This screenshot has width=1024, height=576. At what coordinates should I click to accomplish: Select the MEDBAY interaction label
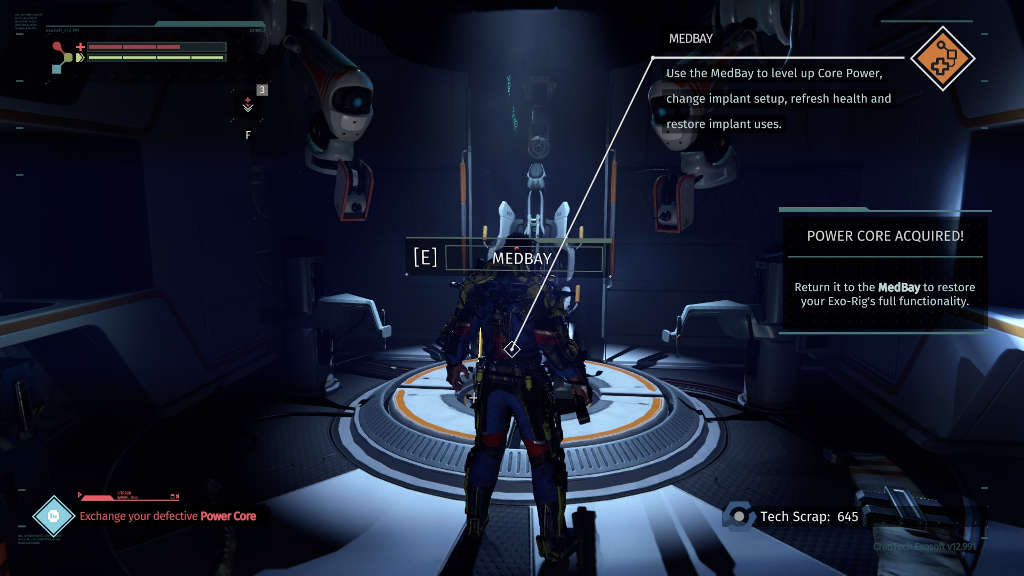pos(522,257)
